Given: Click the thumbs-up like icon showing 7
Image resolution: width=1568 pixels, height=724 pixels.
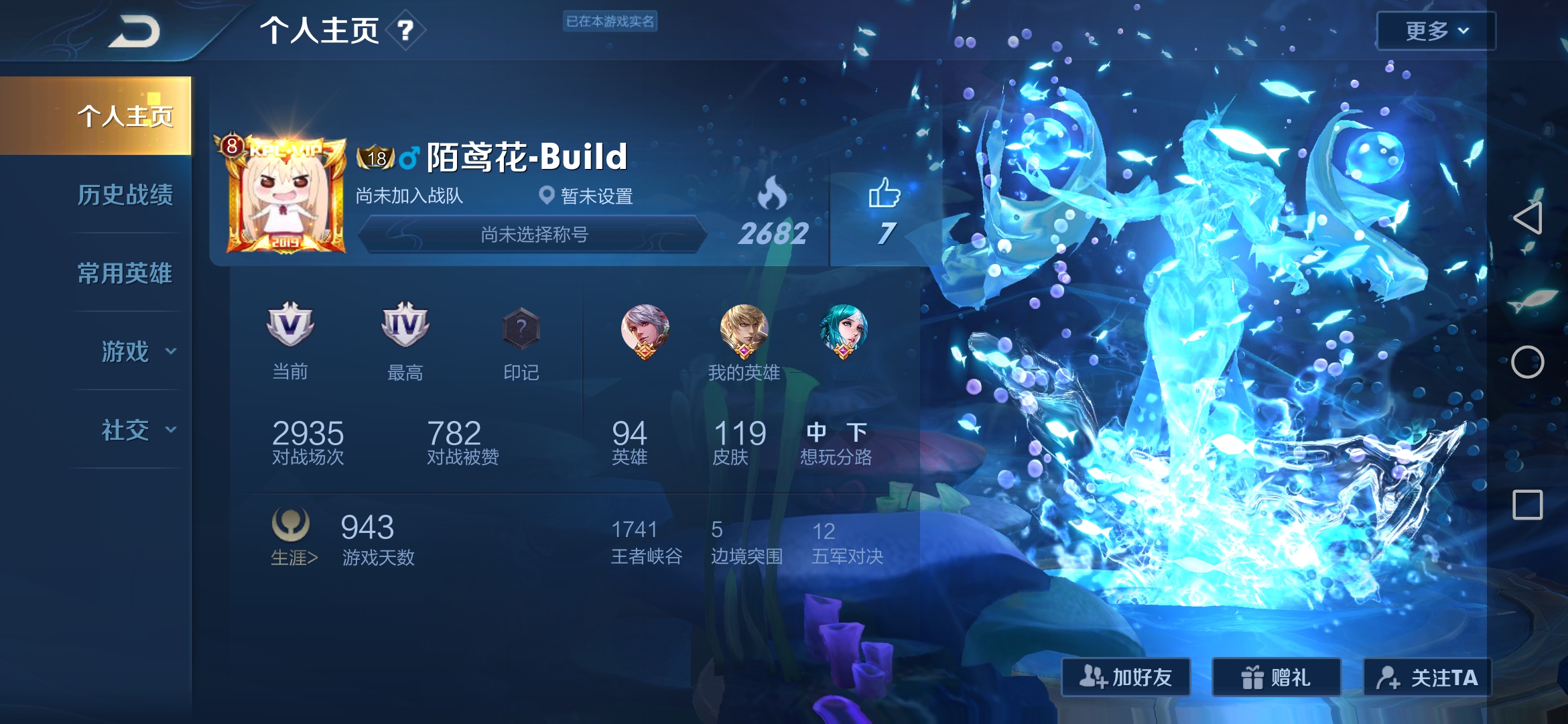Looking at the screenshot, I should tap(883, 195).
